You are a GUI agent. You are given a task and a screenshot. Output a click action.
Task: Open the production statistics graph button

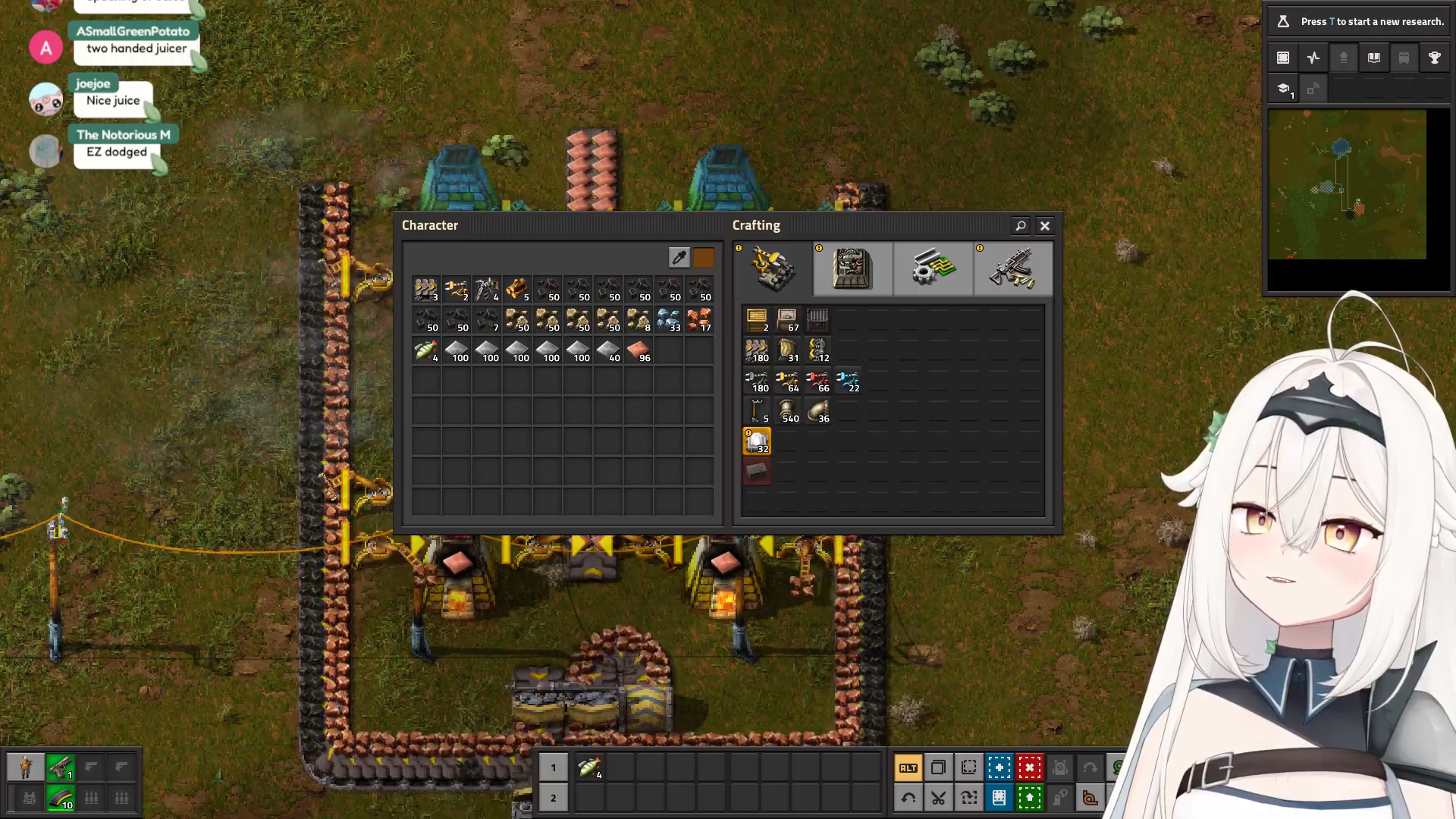(1313, 58)
